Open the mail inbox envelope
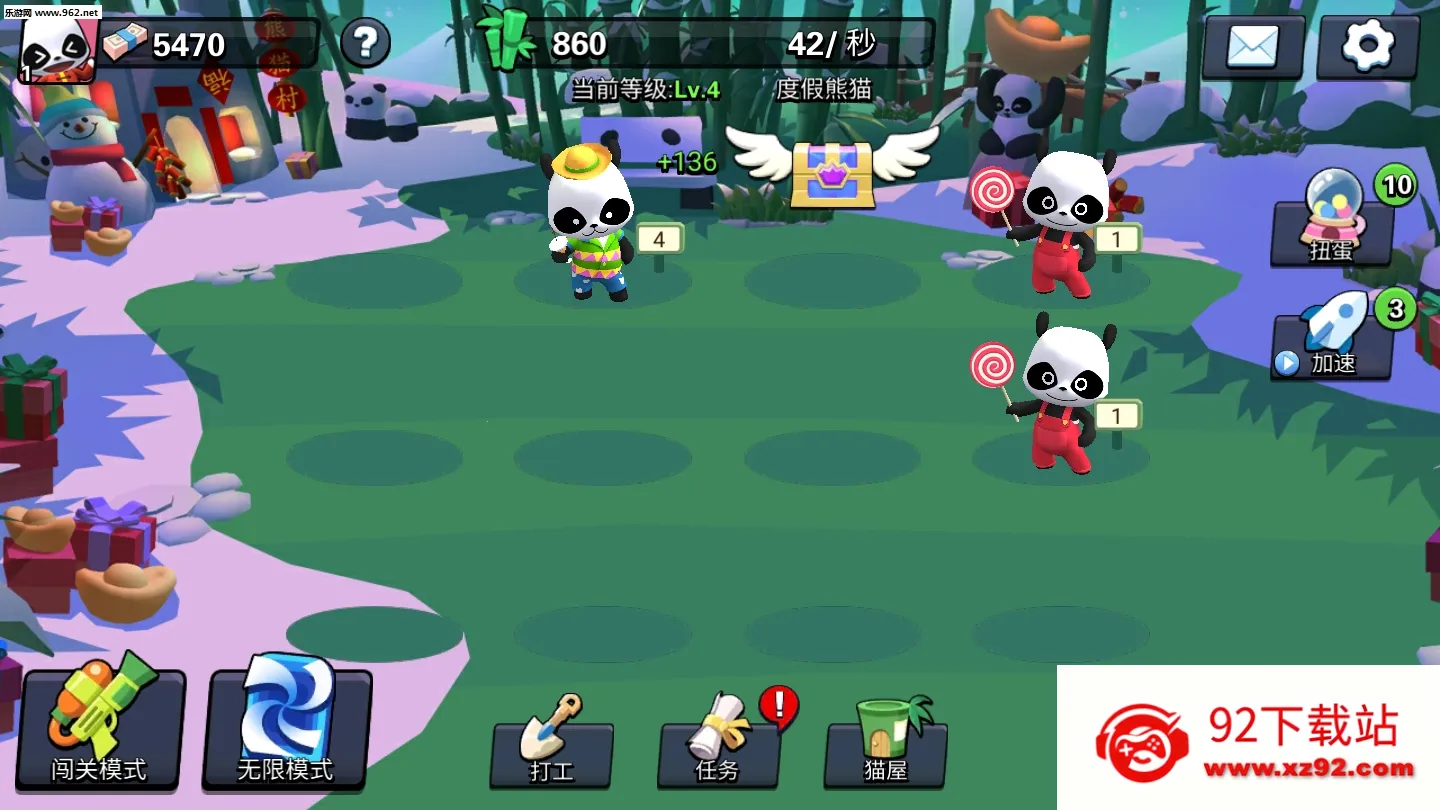 (x=1251, y=45)
